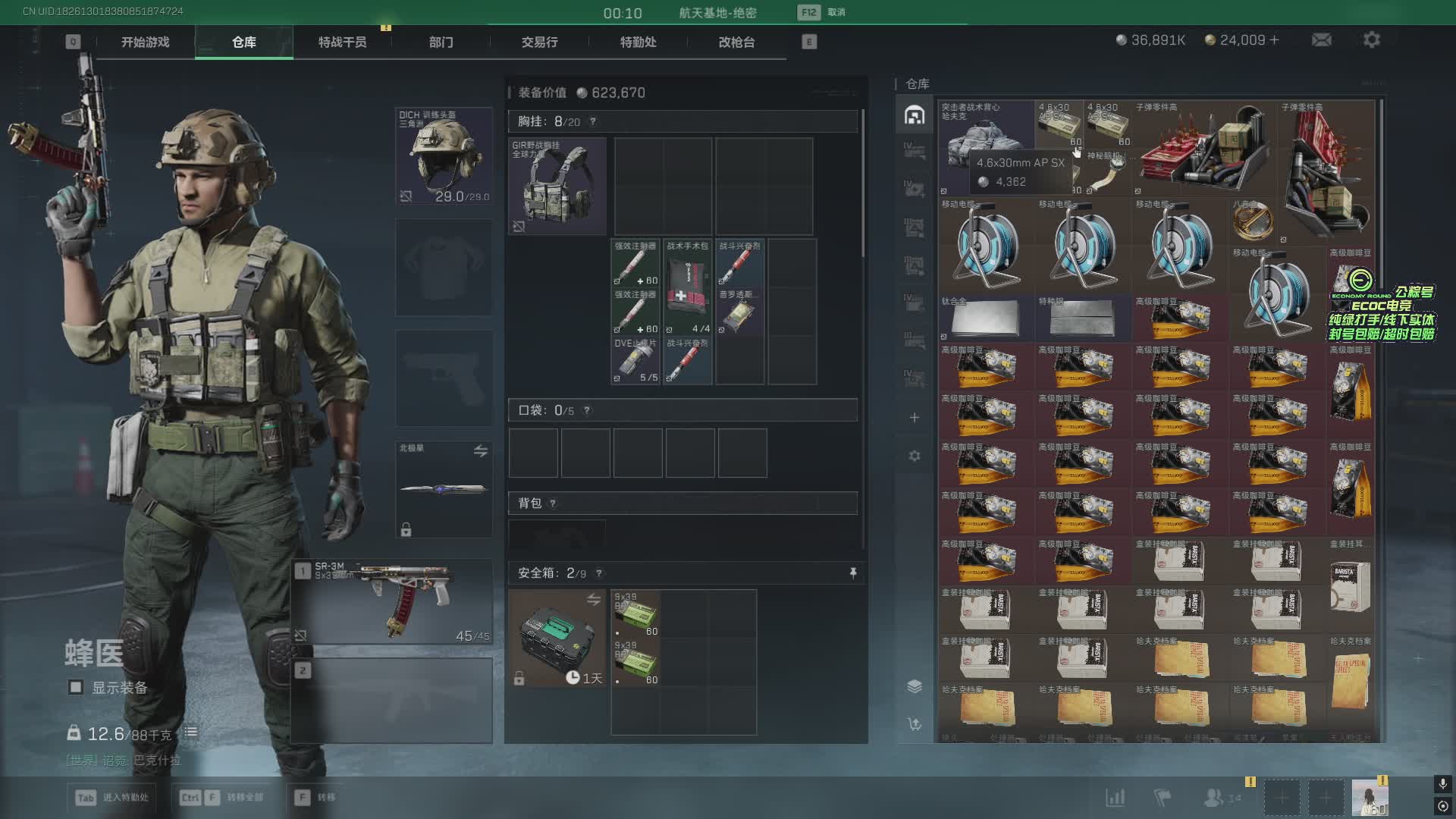Select the GIR chest rig slot
Viewport: 1456px width, 819px height.
coord(557,186)
